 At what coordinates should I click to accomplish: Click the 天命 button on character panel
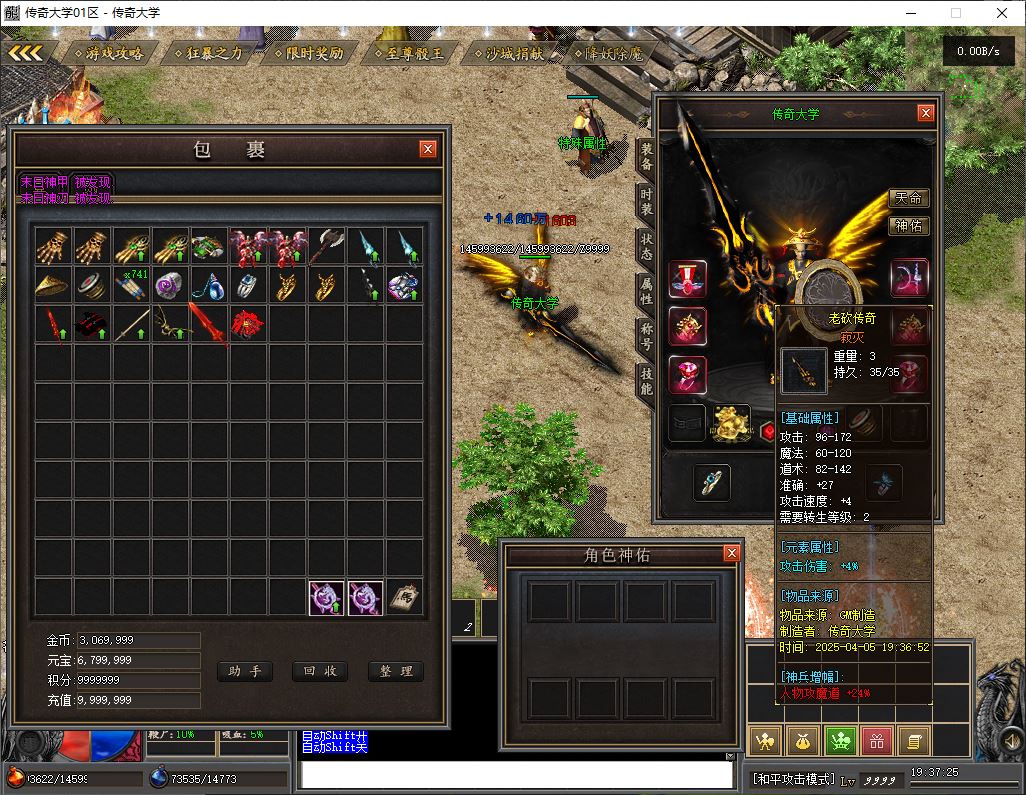pyautogui.click(x=908, y=199)
